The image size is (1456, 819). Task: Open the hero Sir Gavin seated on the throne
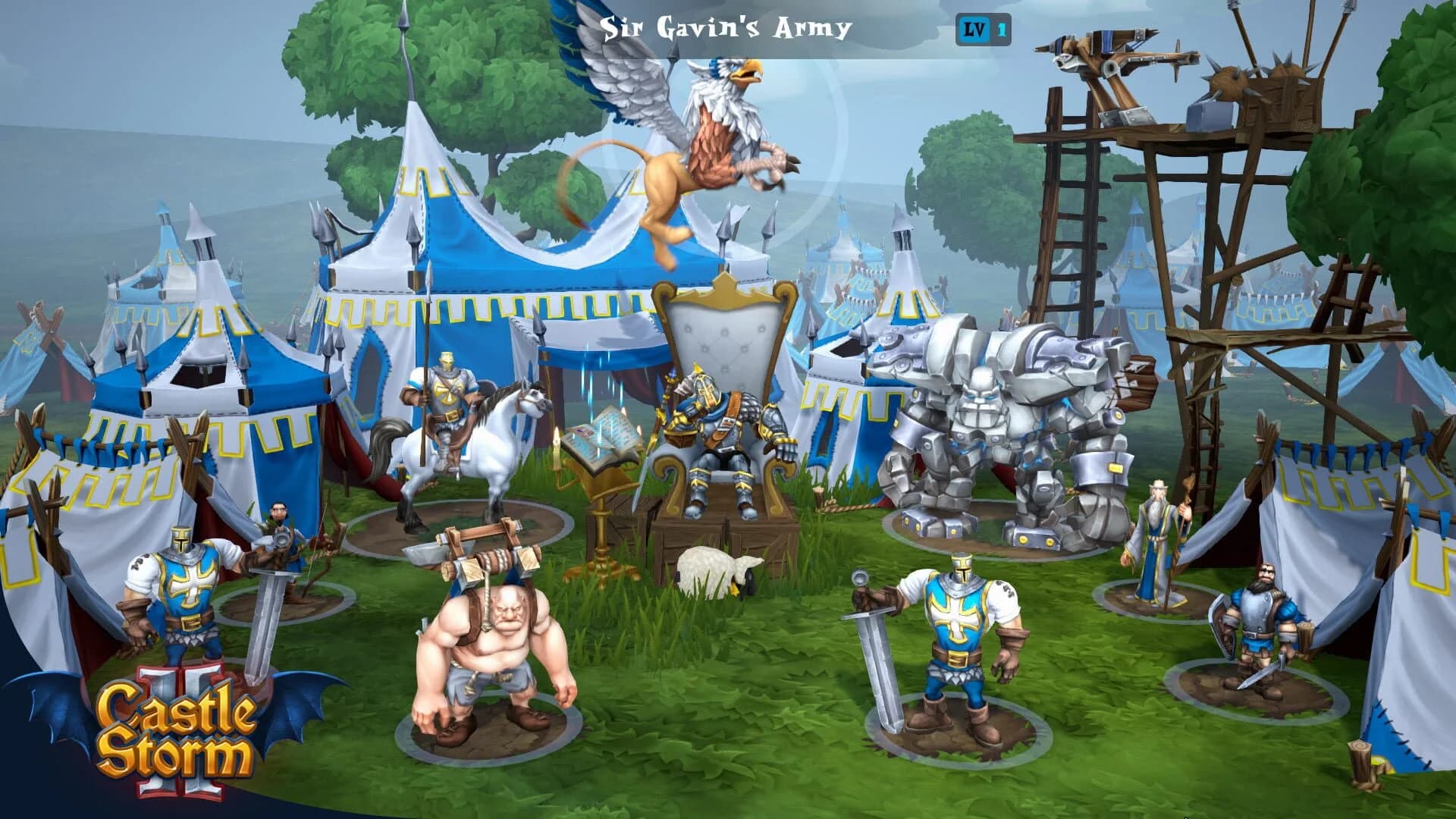pyautogui.click(x=720, y=425)
